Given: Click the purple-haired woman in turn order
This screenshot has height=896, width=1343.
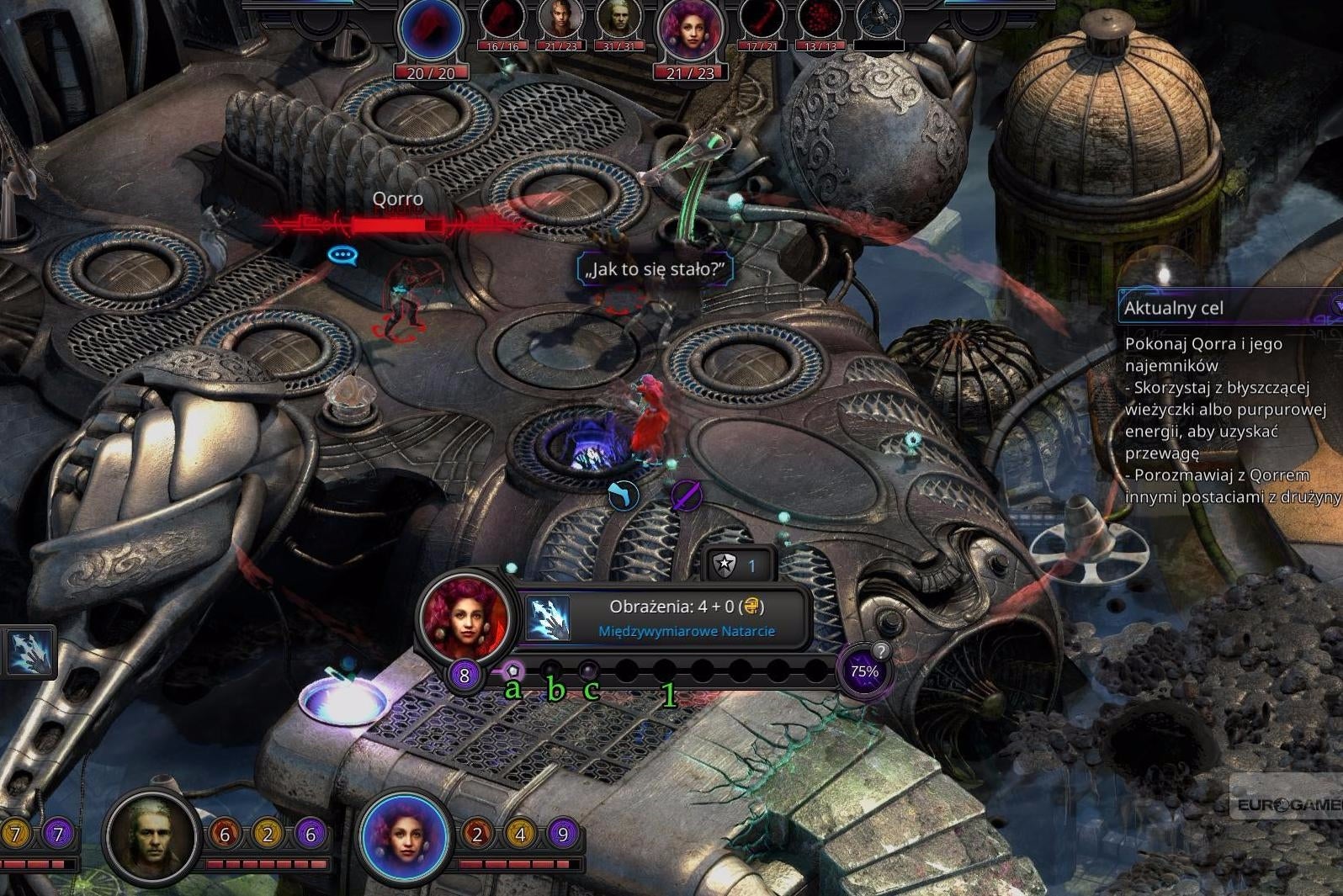Looking at the screenshot, I should [690, 32].
